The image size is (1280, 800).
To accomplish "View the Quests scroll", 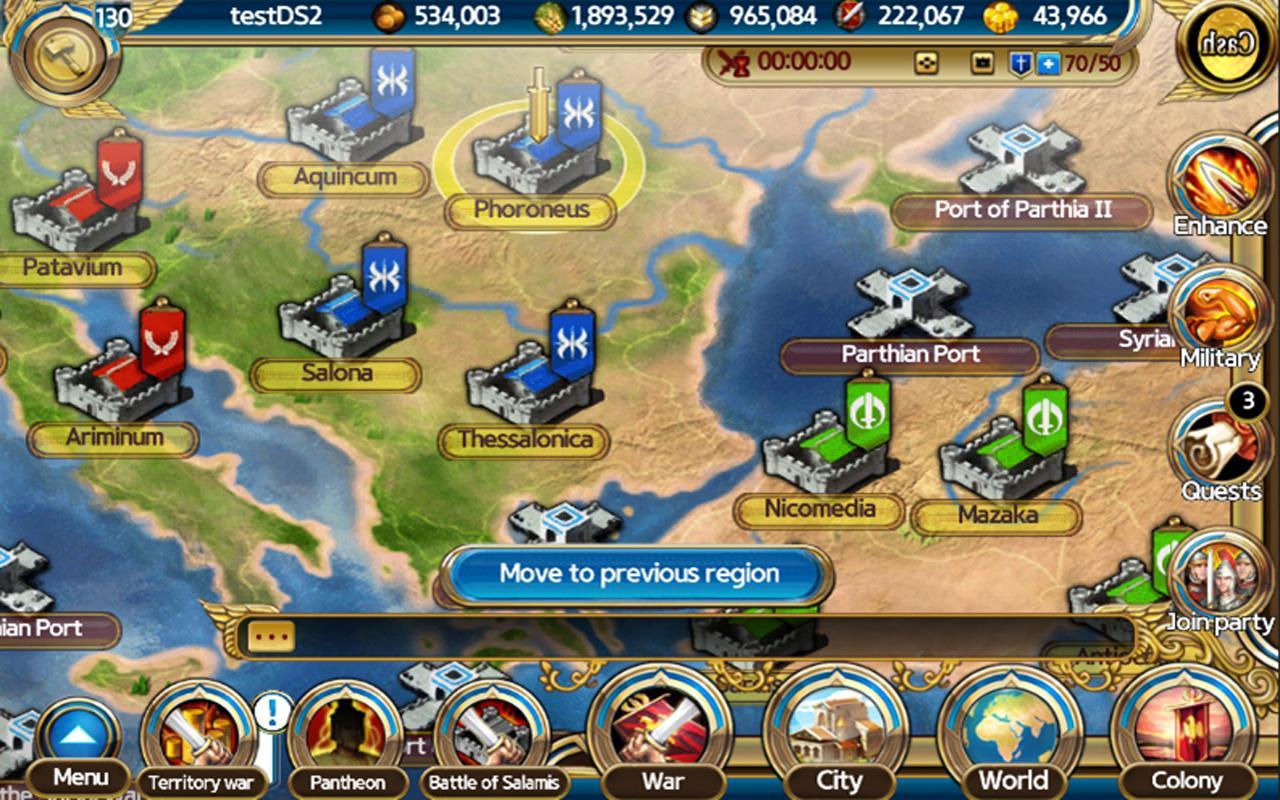I will pos(1218,450).
